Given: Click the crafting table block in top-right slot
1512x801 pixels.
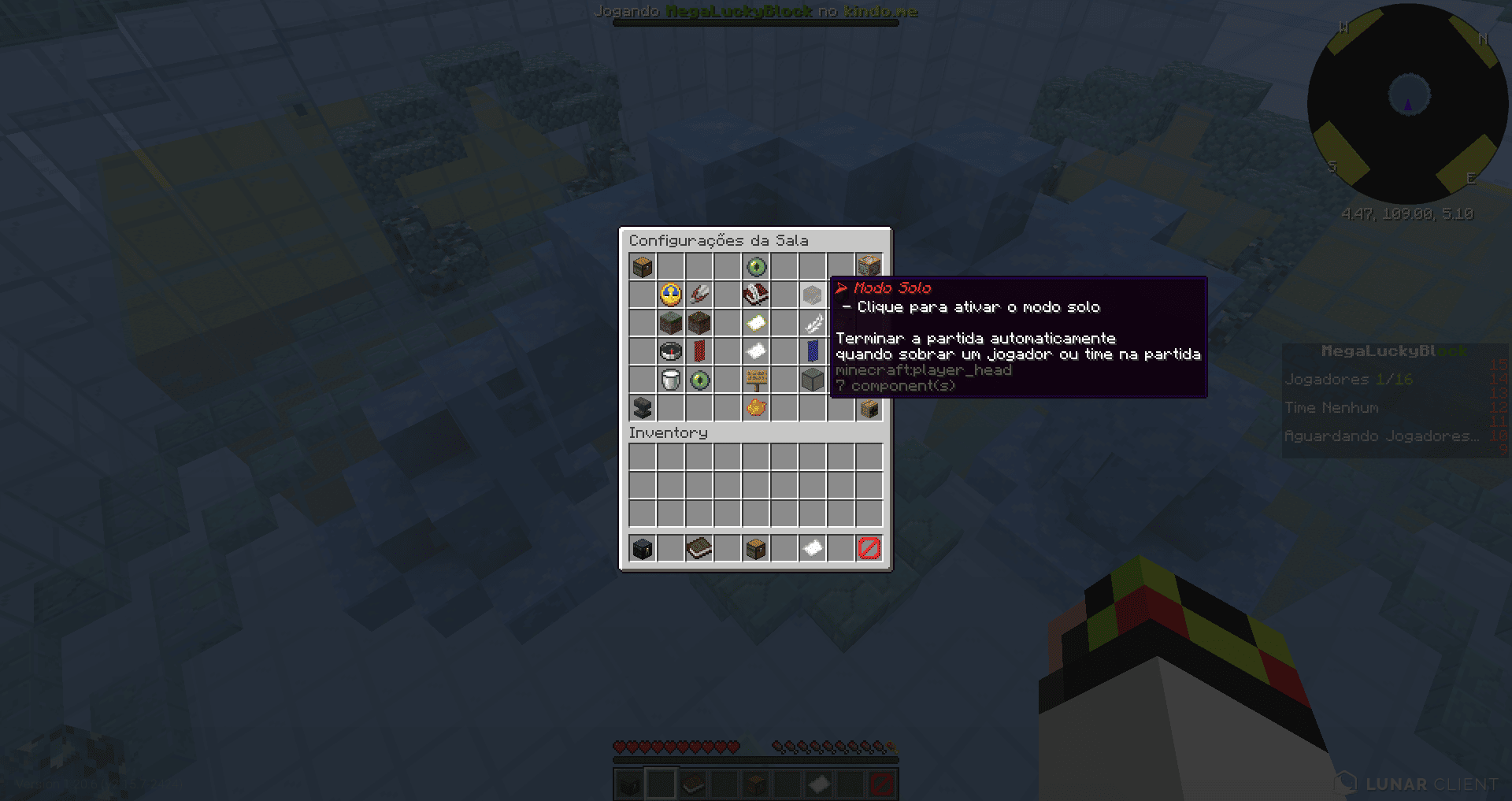Looking at the screenshot, I should tap(869, 267).
